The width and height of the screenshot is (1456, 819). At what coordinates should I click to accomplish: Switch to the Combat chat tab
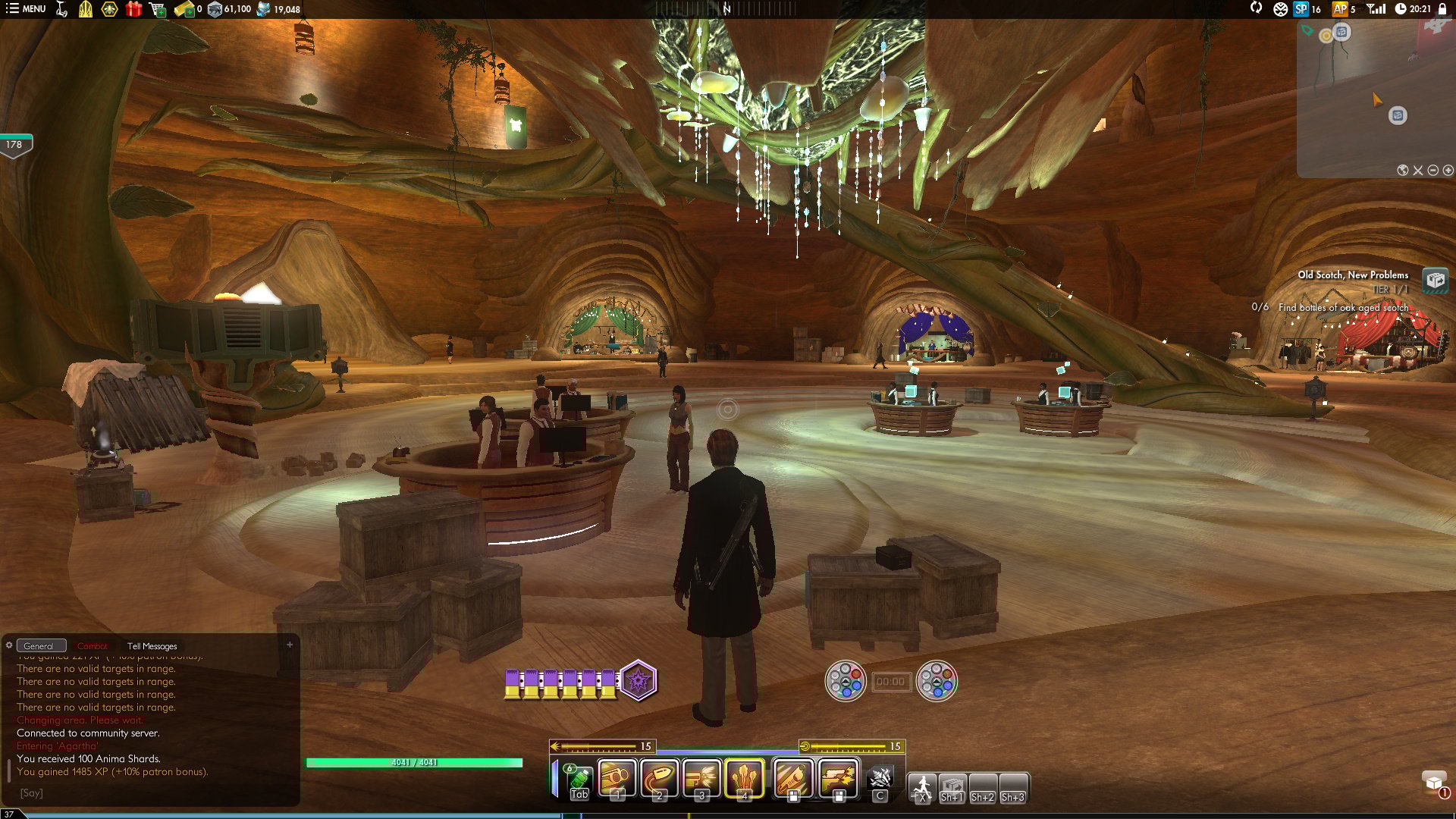click(93, 646)
